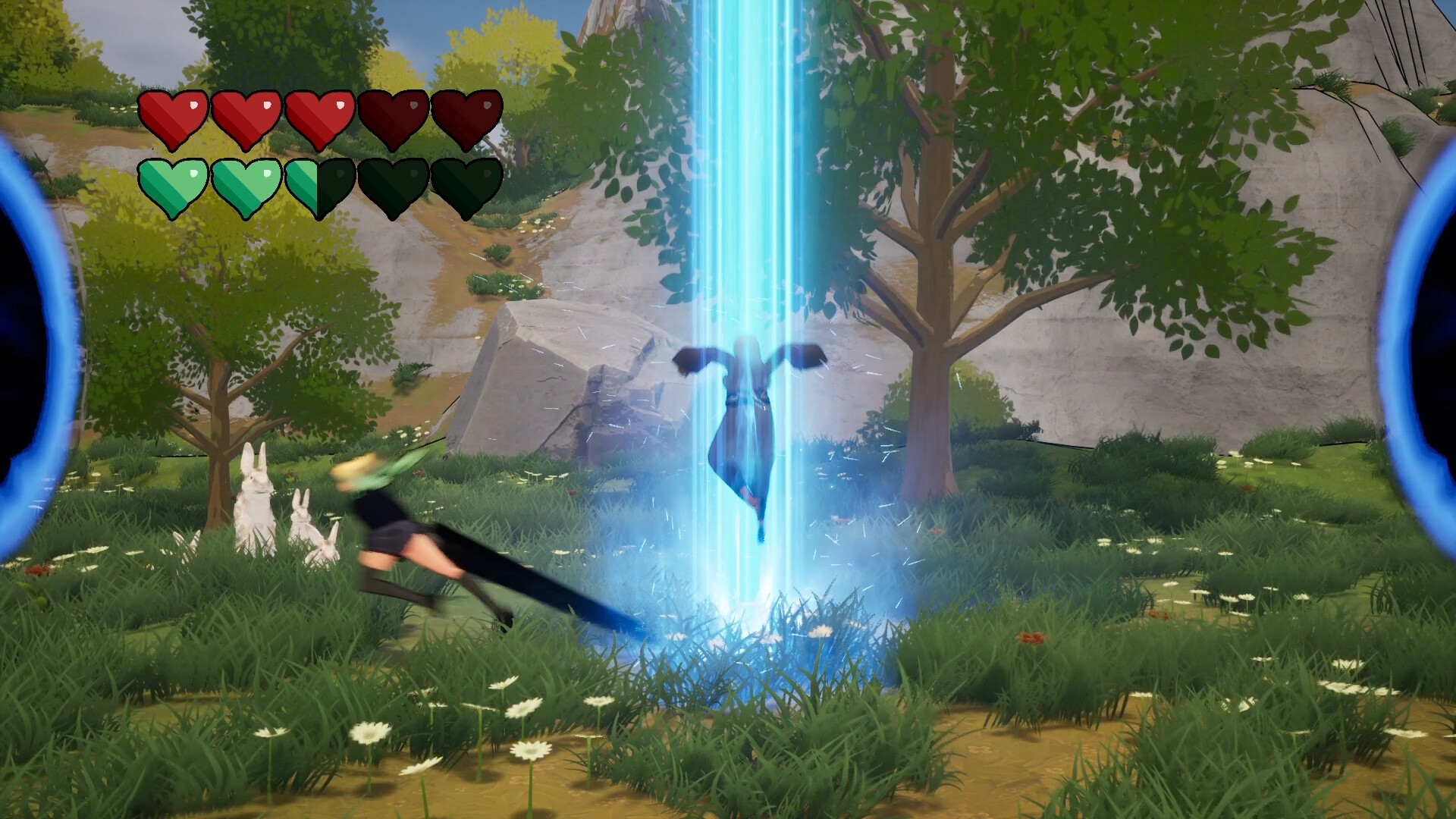Screen dimensions: 1456x819
Task: Click the last empty green heart
Action: [x=467, y=186]
